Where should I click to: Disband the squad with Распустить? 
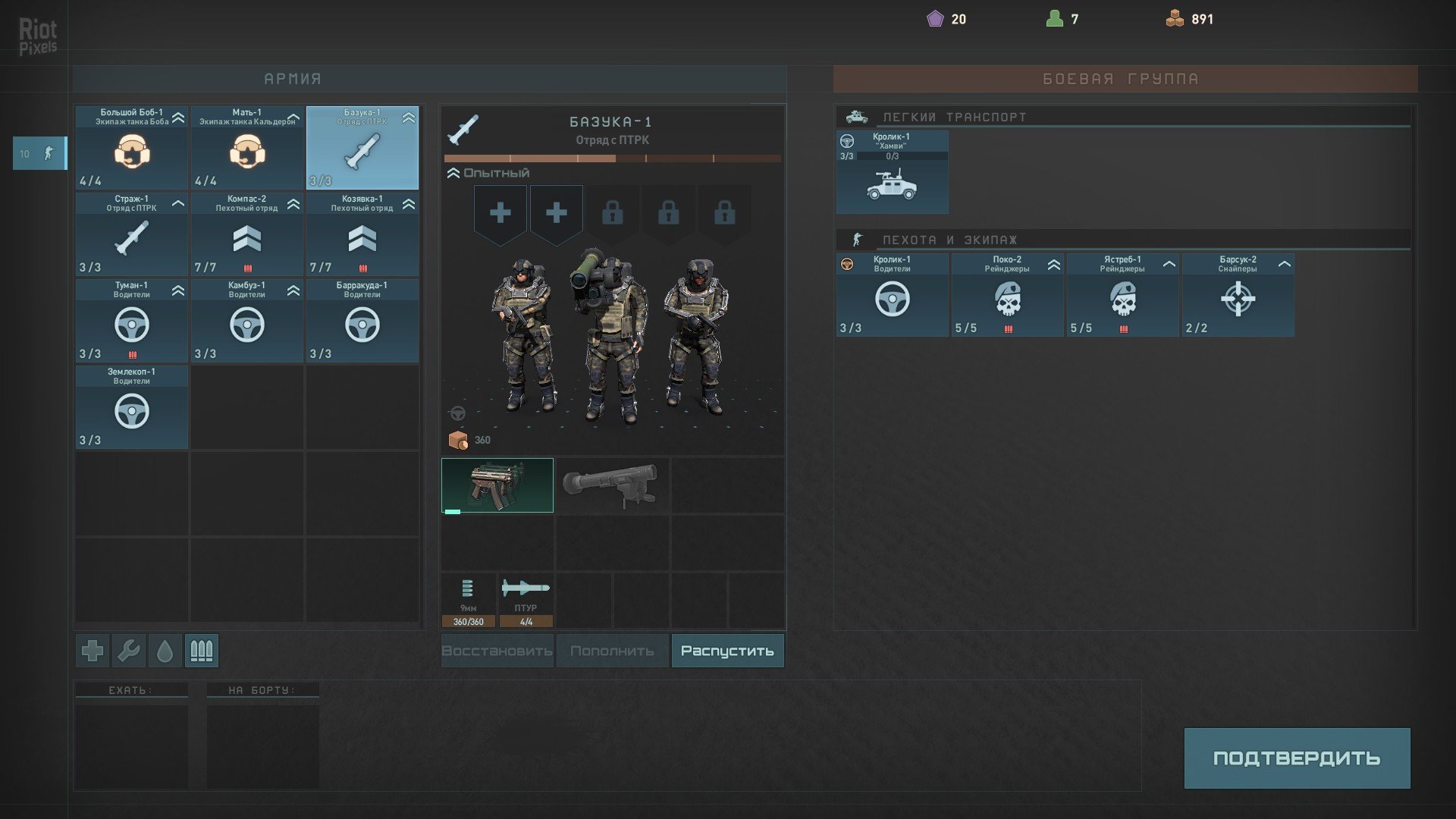pyautogui.click(x=727, y=651)
